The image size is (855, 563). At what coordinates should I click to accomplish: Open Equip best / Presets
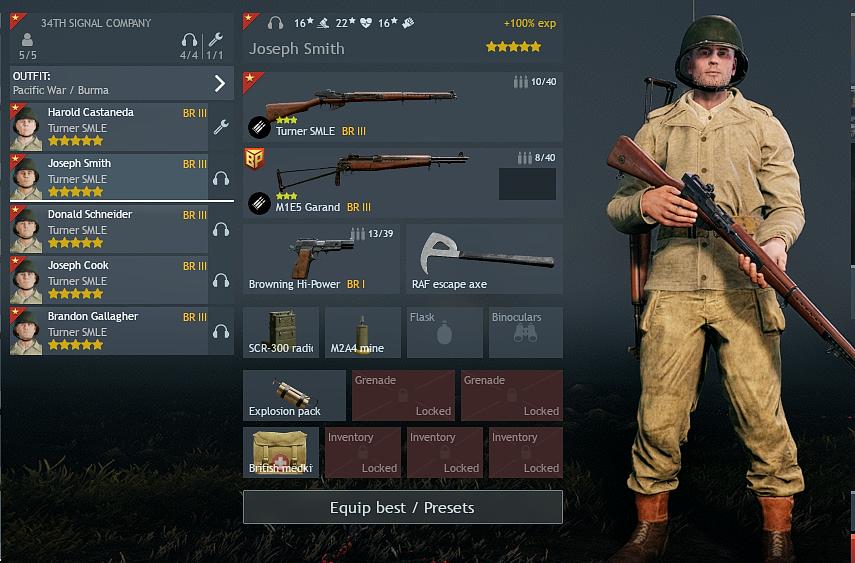pos(402,507)
